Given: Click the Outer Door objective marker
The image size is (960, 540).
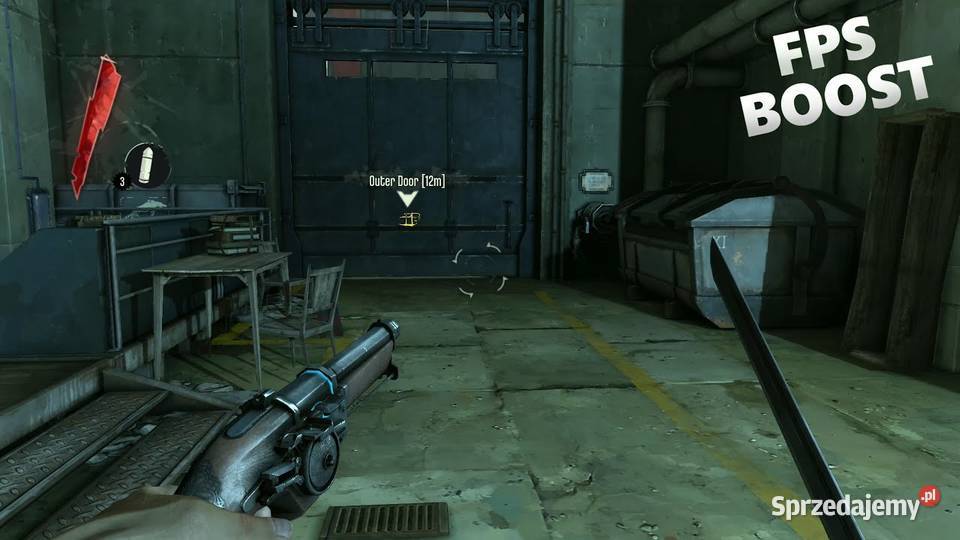Looking at the screenshot, I should 407,199.
